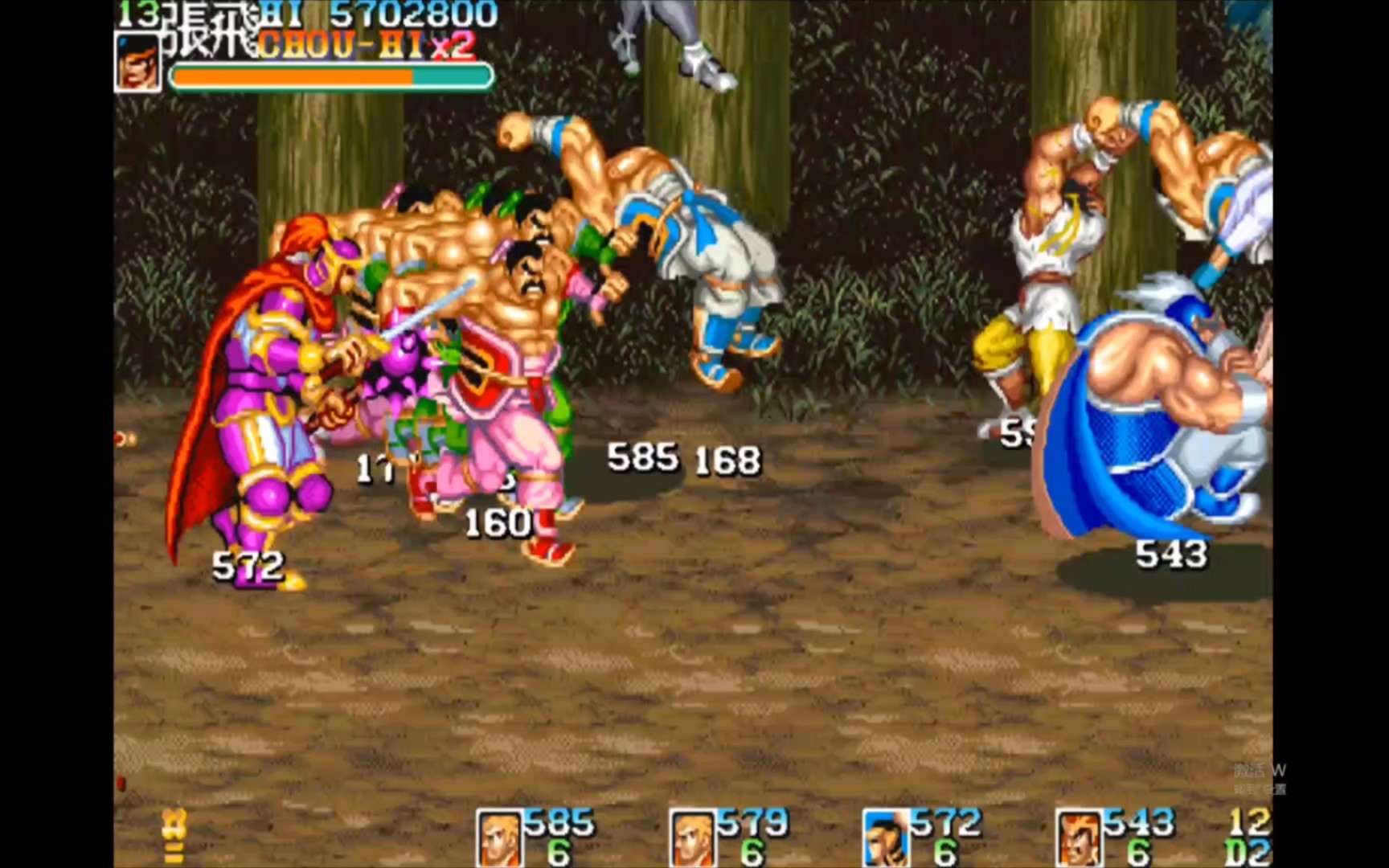This screenshot has height=868, width=1389.
Task: Click Chou-Hi's player portrait
Action: point(138,63)
